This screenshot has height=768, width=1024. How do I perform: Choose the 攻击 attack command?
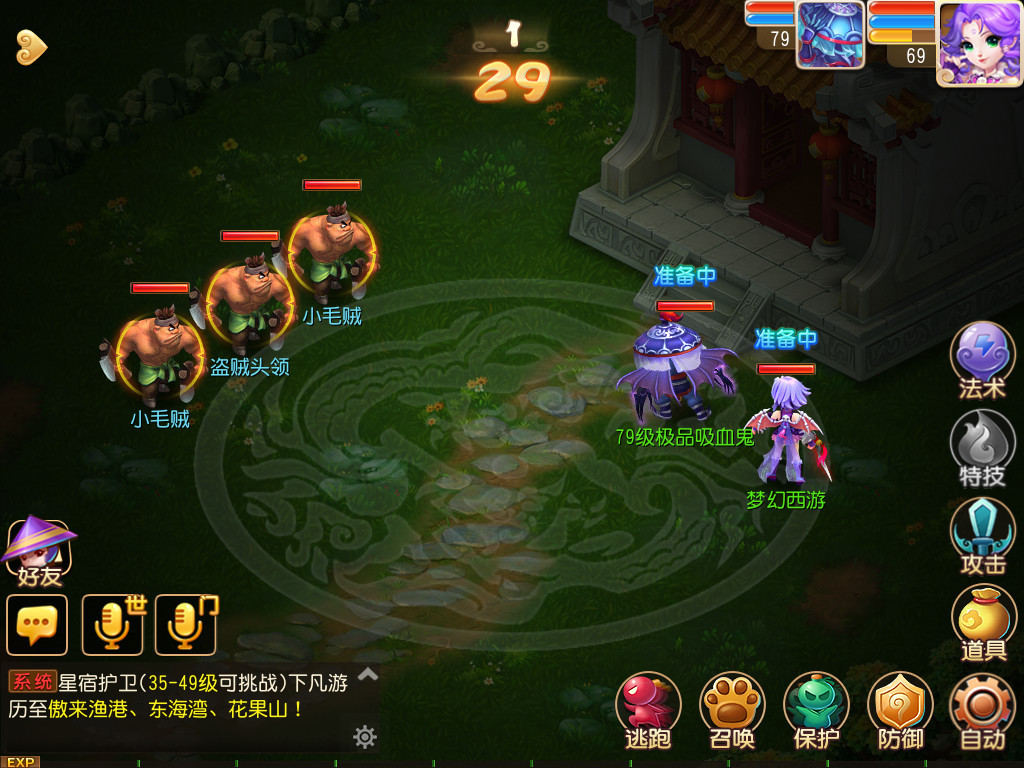(982, 534)
